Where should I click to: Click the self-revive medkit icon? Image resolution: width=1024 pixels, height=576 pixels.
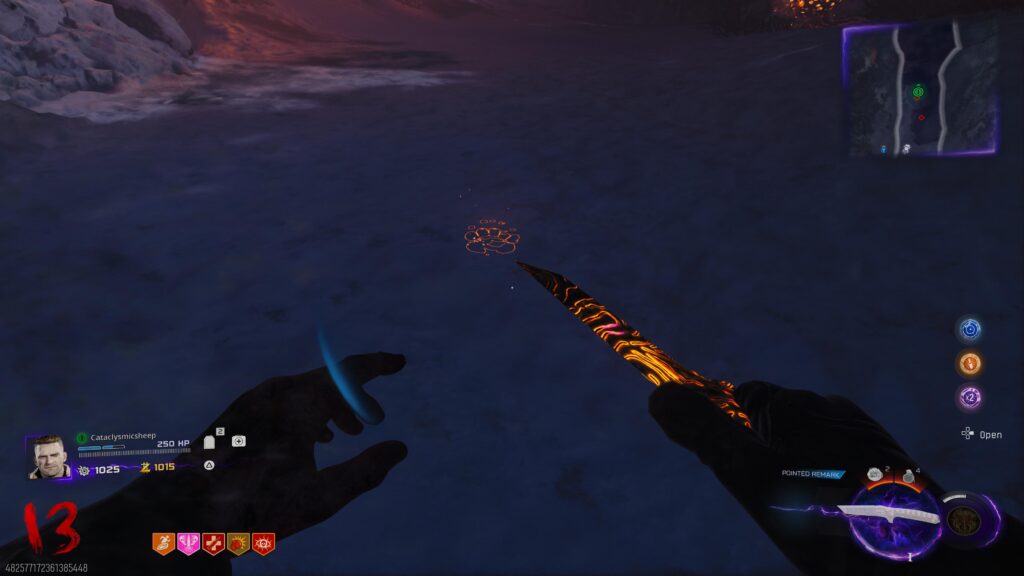pyautogui.click(x=238, y=441)
